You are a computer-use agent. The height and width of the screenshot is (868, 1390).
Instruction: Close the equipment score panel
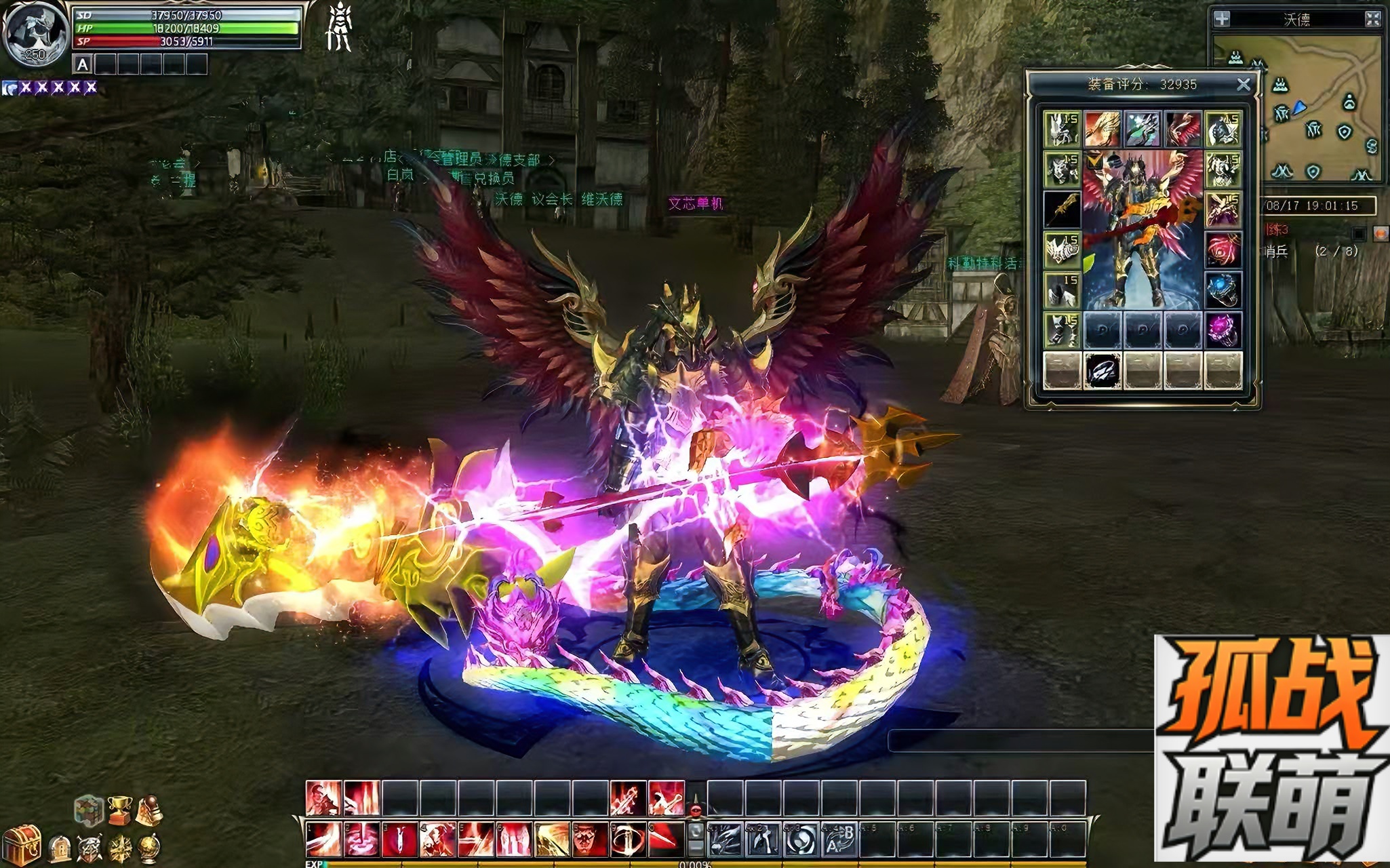(x=1243, y=85)
